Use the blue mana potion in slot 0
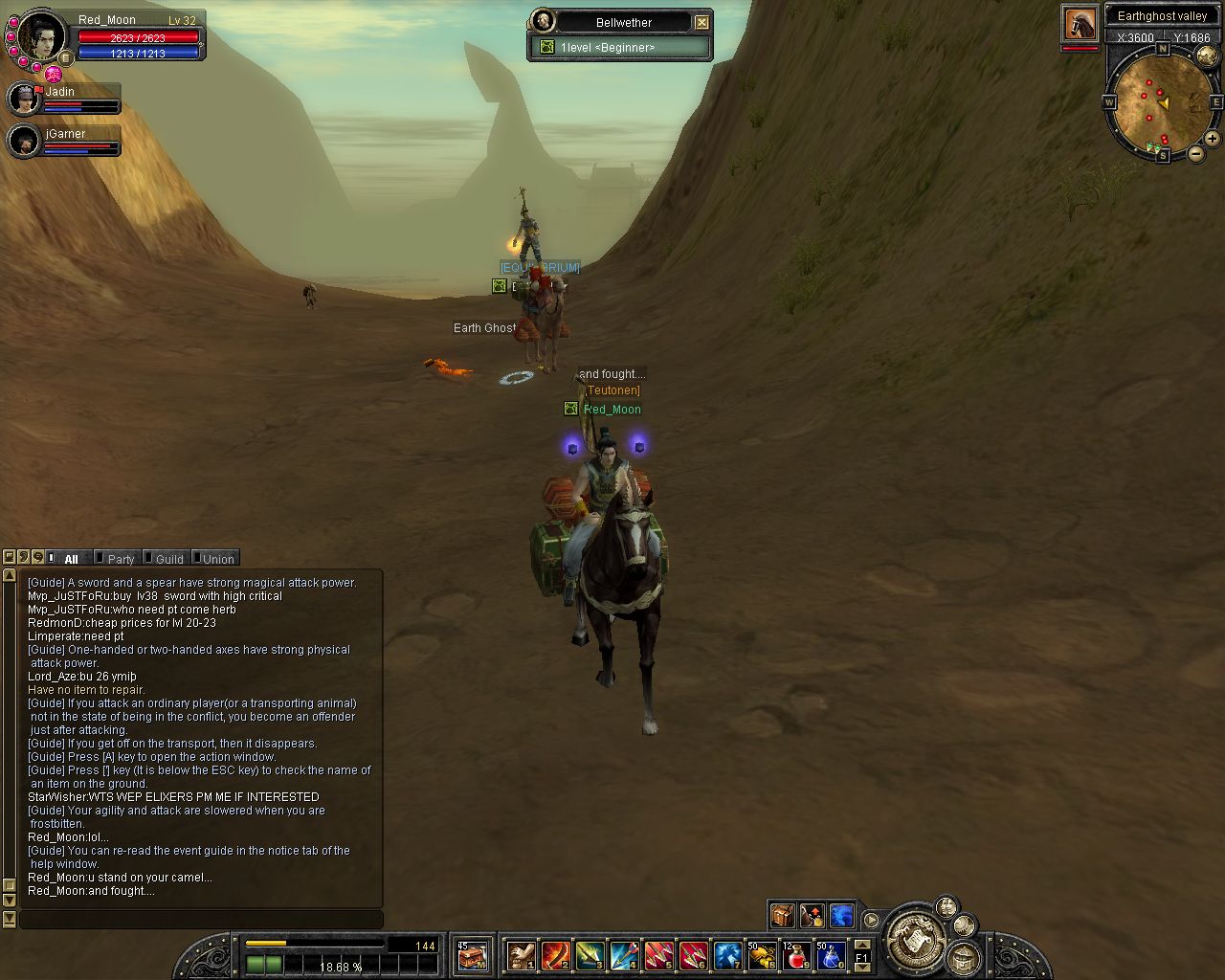This screenshot has height=980, width=1225. coord(830,954)
